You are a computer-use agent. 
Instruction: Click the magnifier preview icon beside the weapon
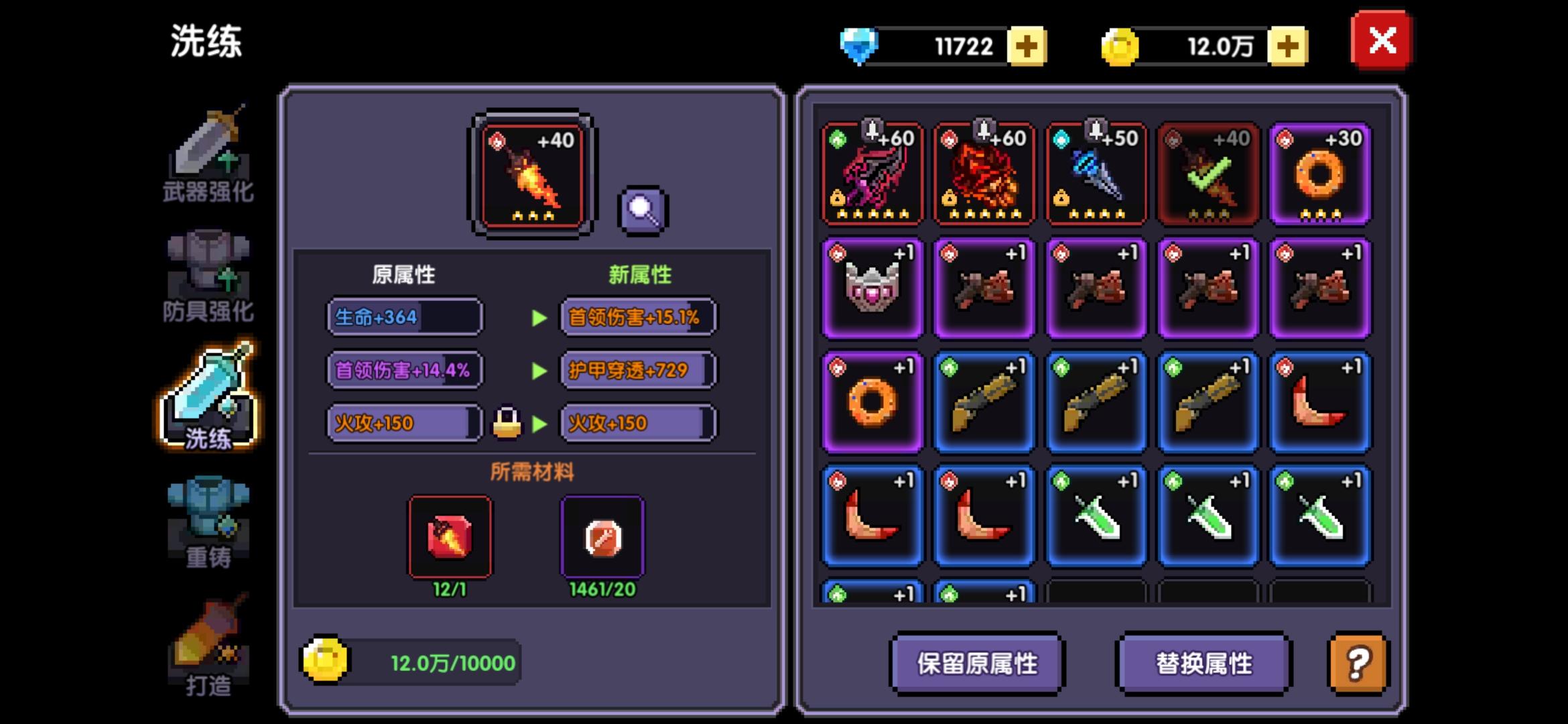[641, 208]
